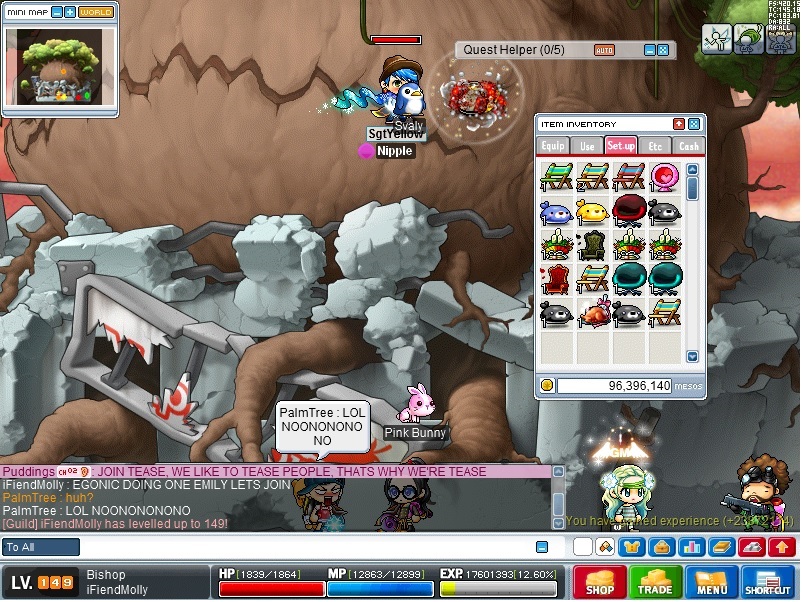Toggle the Quest Helper AUTO button

coord(604,50)
